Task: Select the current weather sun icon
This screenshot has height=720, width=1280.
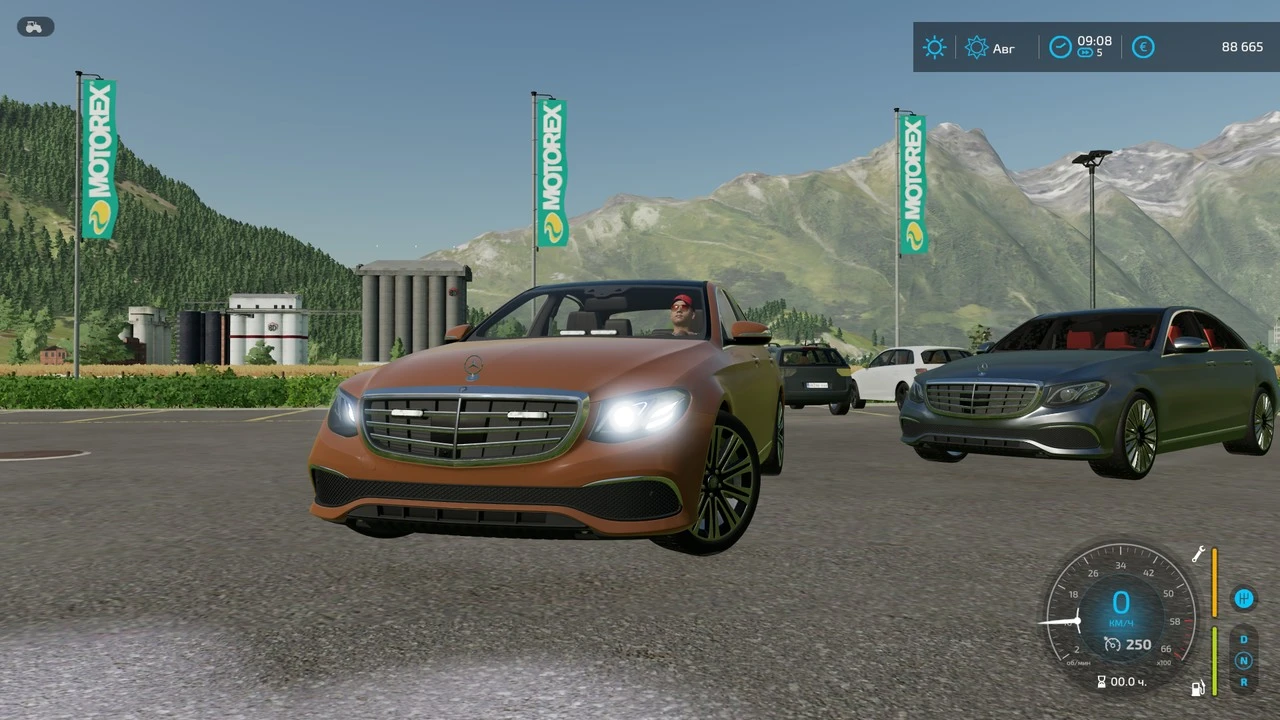Action: [934, 47]
